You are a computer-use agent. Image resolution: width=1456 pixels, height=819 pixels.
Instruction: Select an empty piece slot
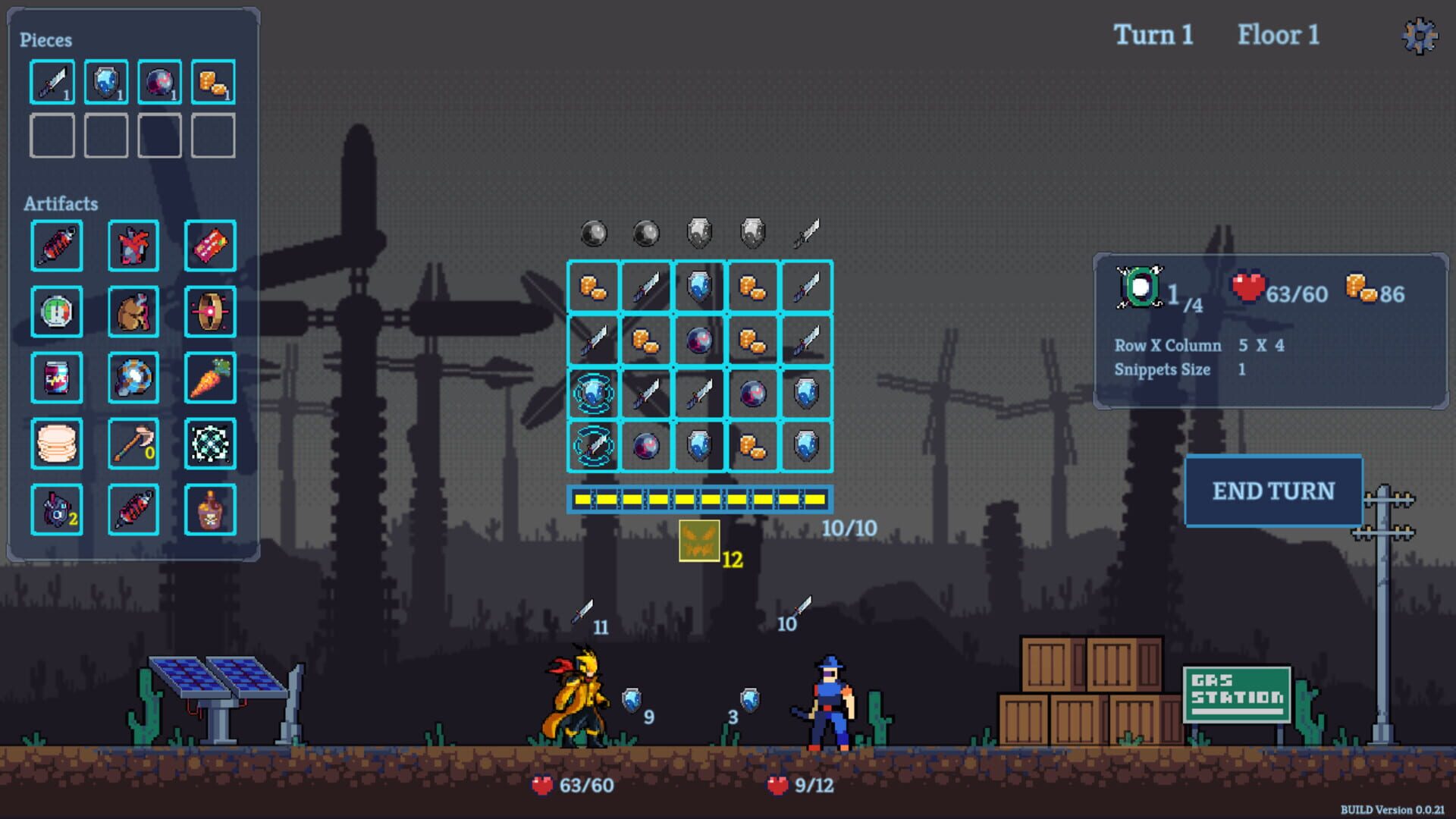point(52,135)
